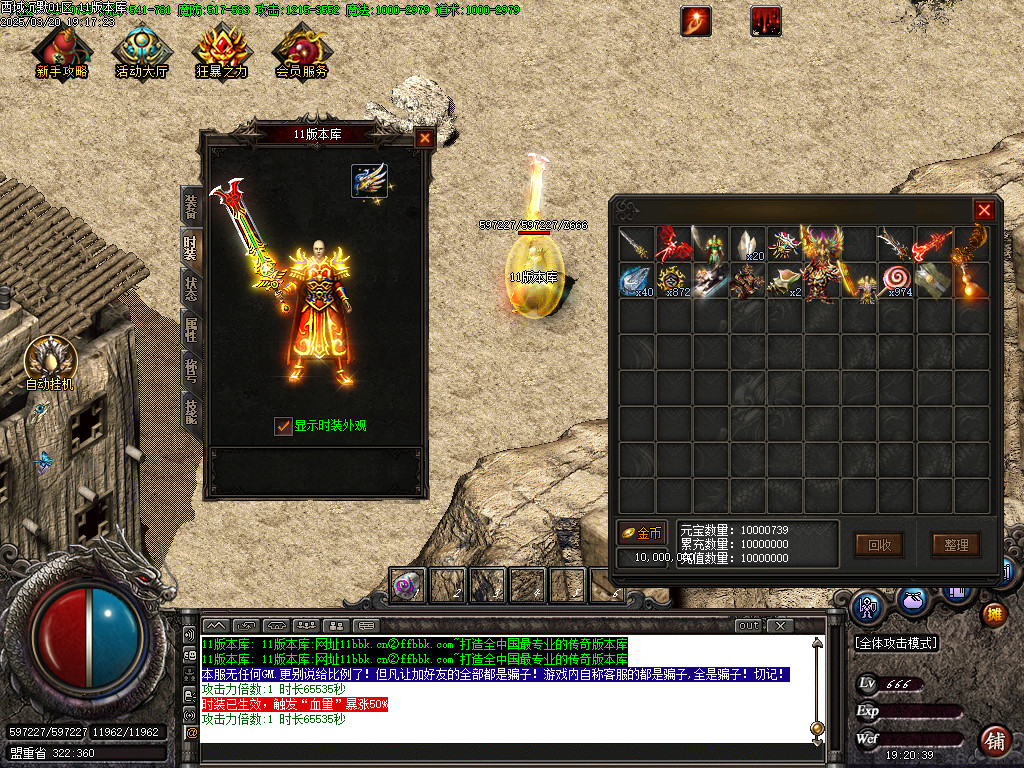Image resolution: width=1024 pixels, height=768 pixels.
Task: Use the purple item in hotbar slot 1
Action: (x=407, y=585)
